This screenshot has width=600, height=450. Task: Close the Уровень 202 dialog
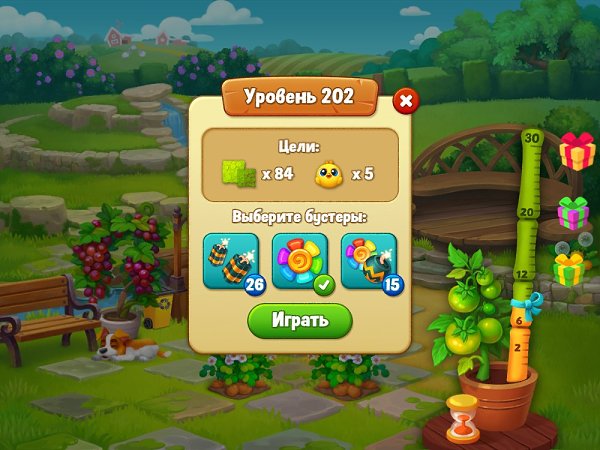405,101
